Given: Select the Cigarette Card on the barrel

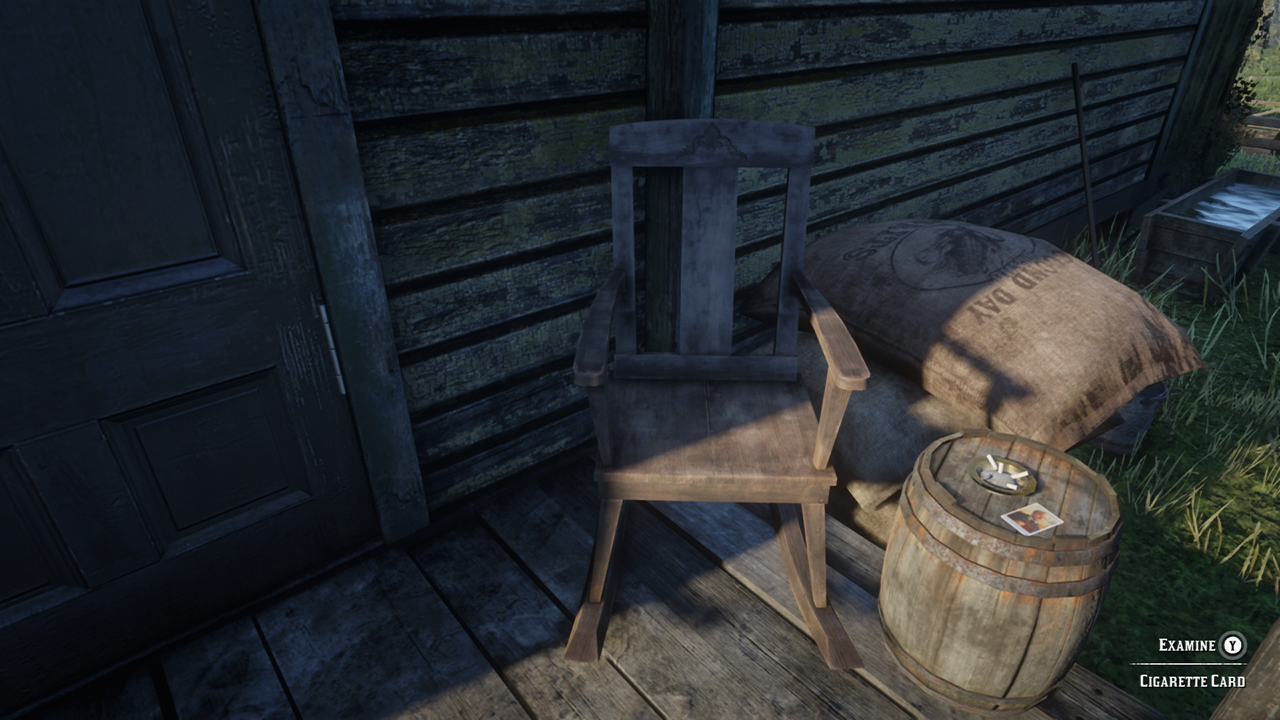Looking at the screenshot, I should click(x=1031, y=521).
